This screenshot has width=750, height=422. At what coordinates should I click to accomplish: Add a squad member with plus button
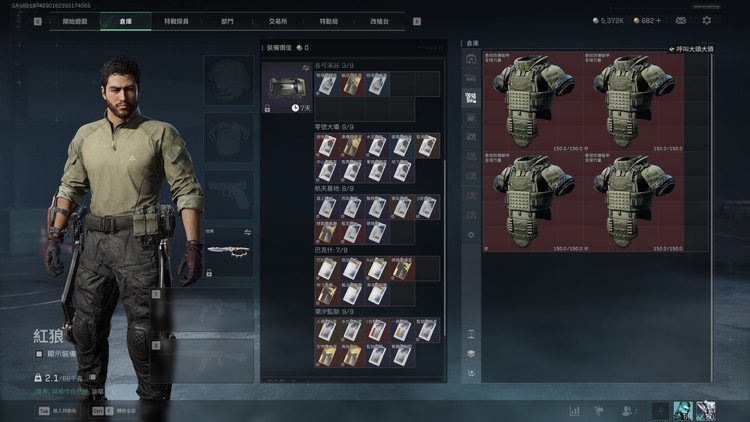click(x=659, y=410)
